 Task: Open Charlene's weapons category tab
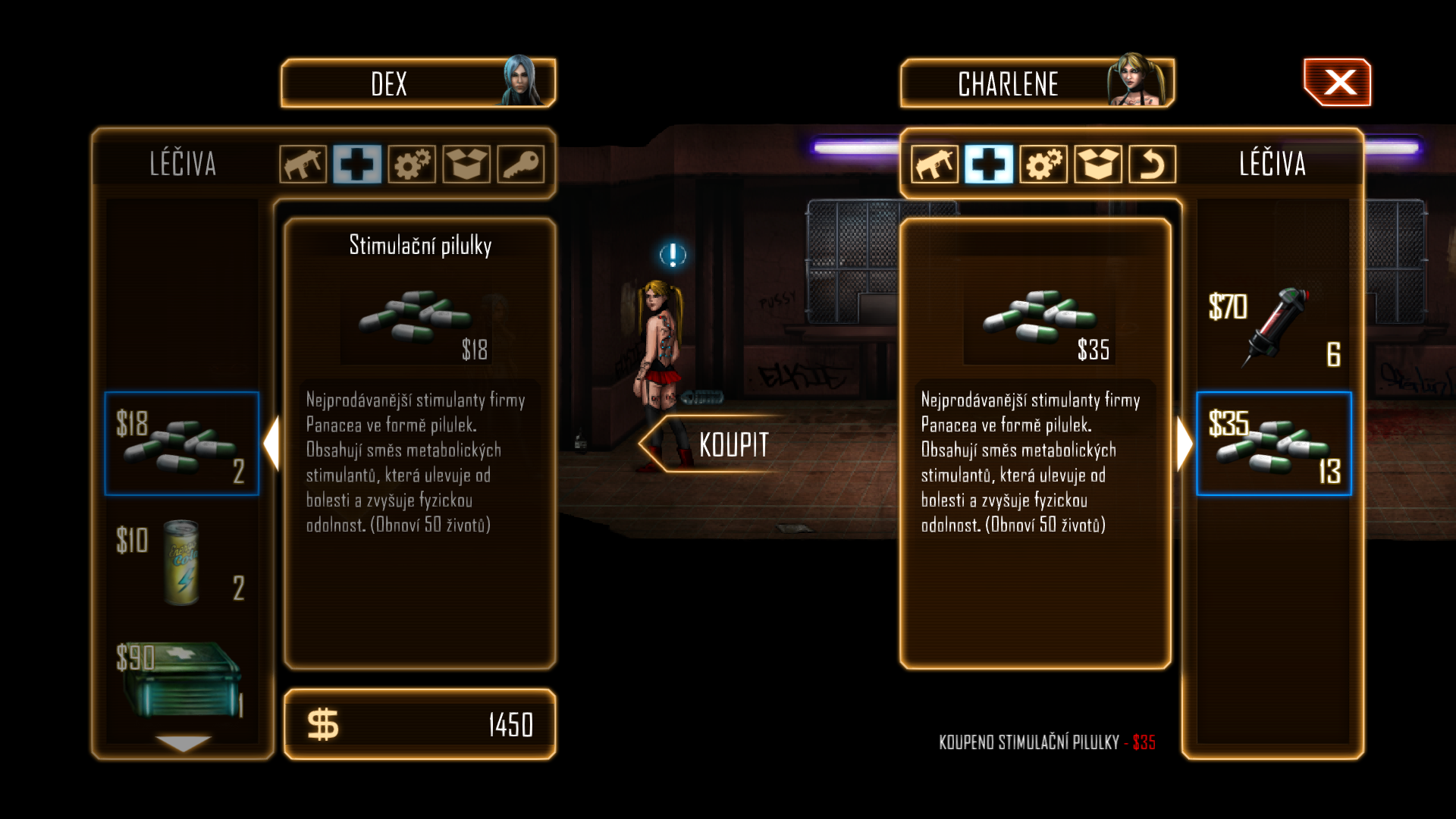point(934,164)
